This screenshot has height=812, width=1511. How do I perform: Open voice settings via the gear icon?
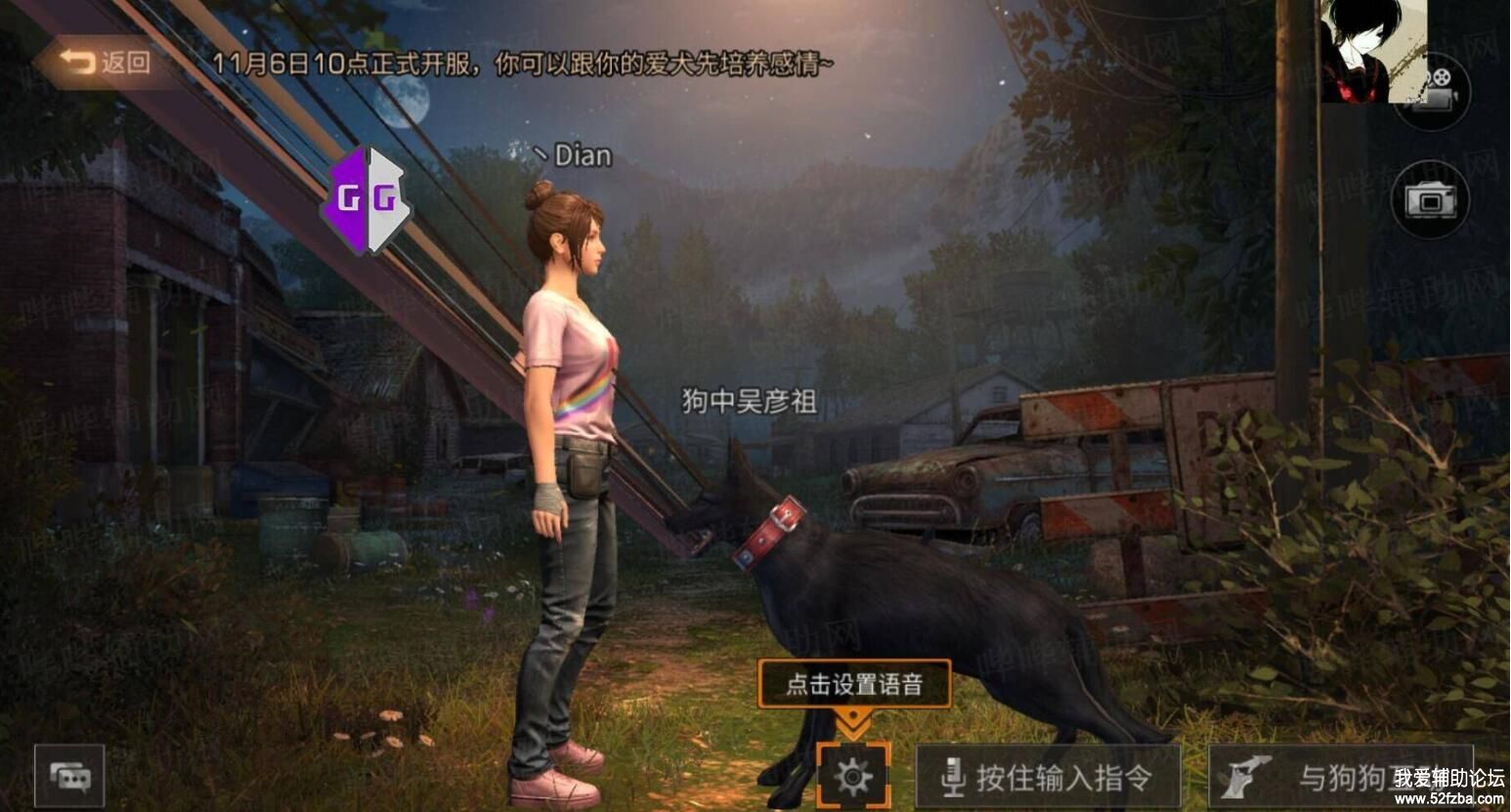pos(853,777)
